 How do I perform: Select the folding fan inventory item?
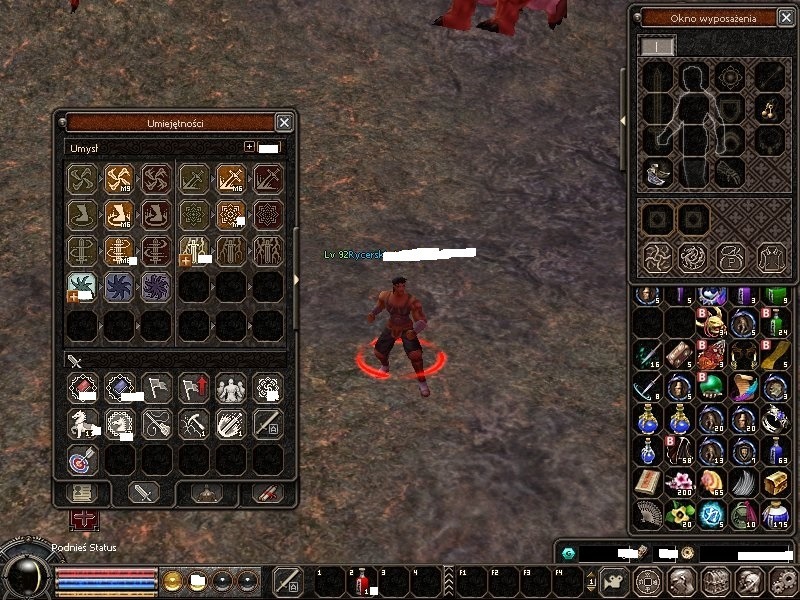(x=648, y=514)
